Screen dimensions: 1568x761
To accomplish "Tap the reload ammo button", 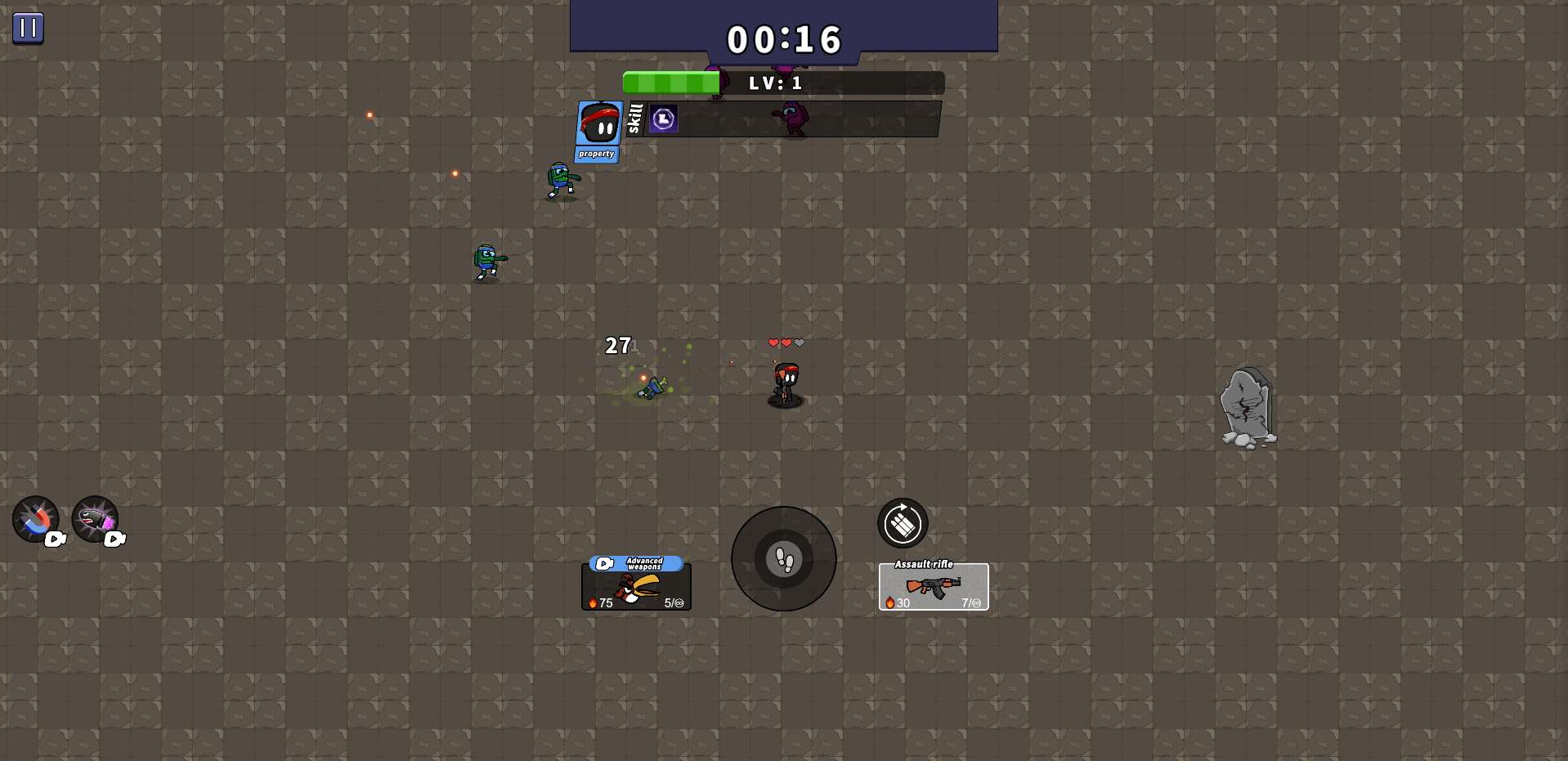I will click(903, 523).
